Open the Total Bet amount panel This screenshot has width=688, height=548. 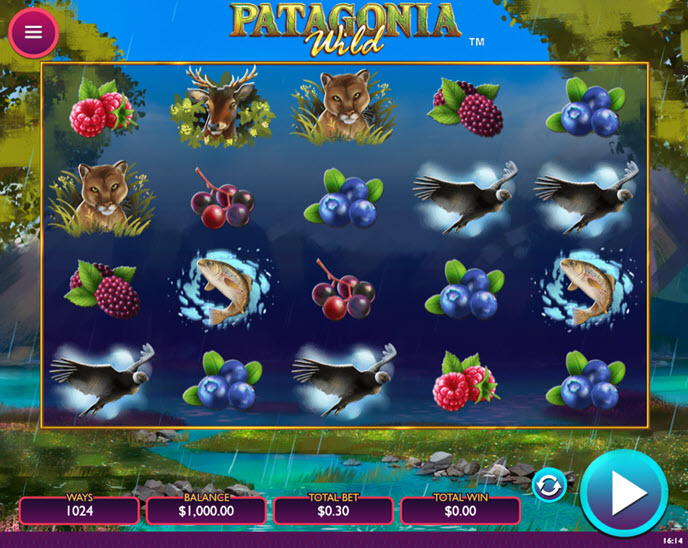tap(335, 510)
